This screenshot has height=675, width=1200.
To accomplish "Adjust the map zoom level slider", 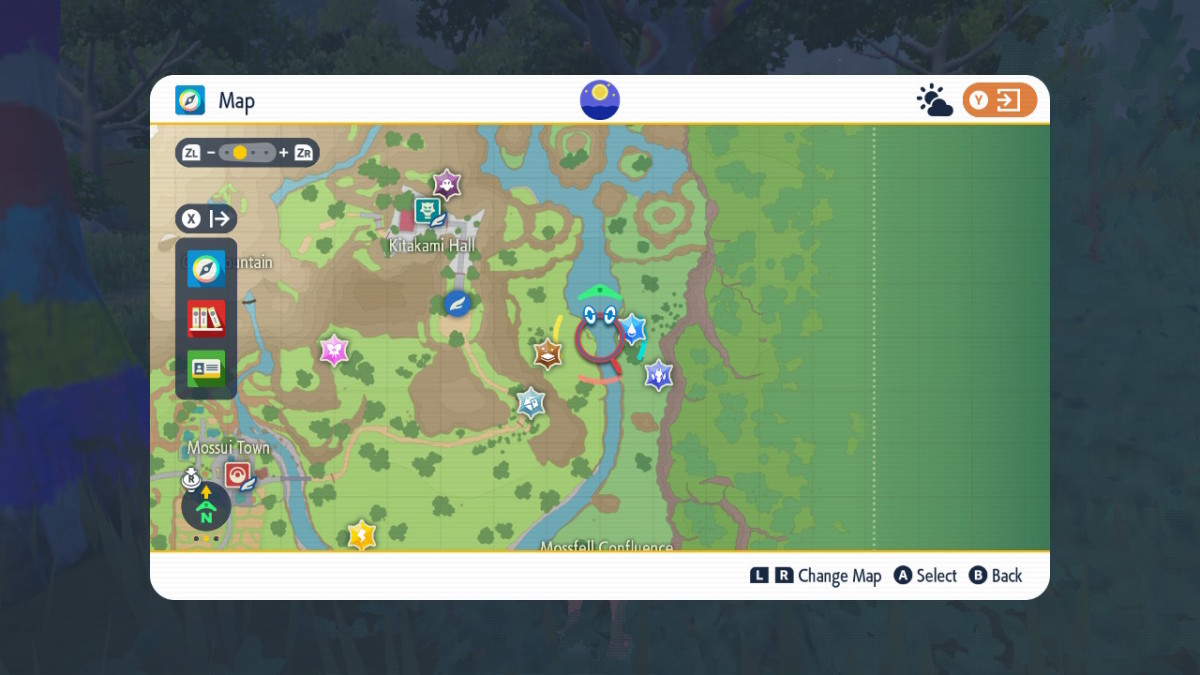I will pos(247,153).
